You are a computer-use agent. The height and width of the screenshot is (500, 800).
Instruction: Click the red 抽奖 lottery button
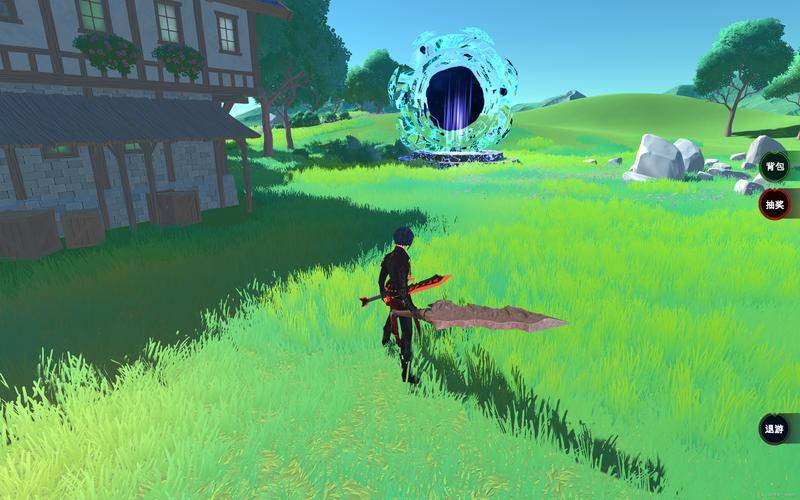774,205
